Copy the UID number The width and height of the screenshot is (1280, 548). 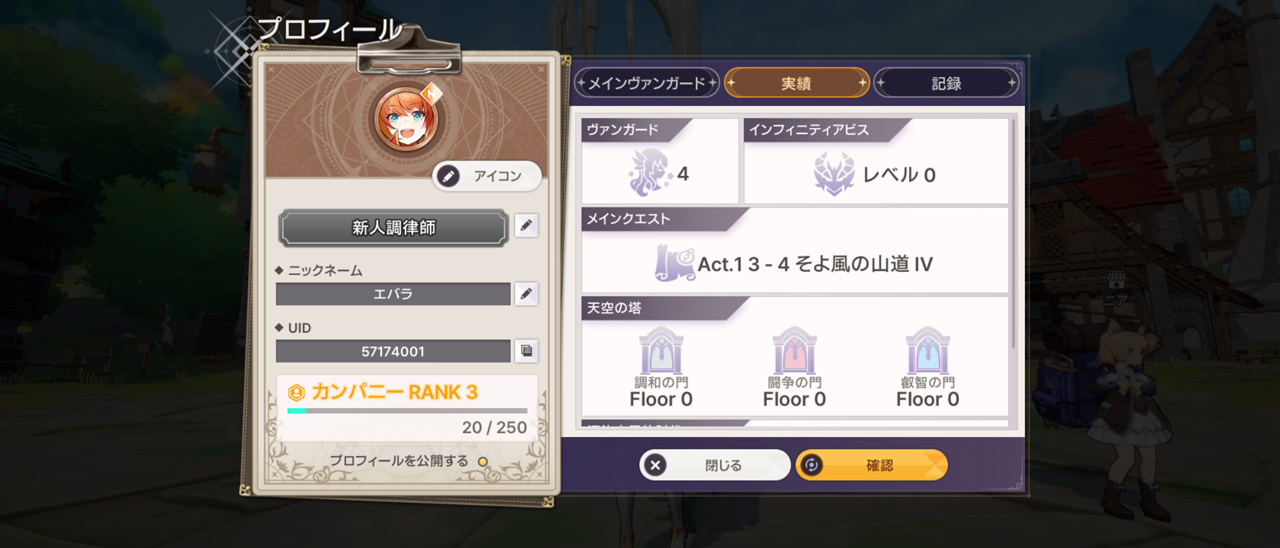pyautogui.click(x=526, y=351)
